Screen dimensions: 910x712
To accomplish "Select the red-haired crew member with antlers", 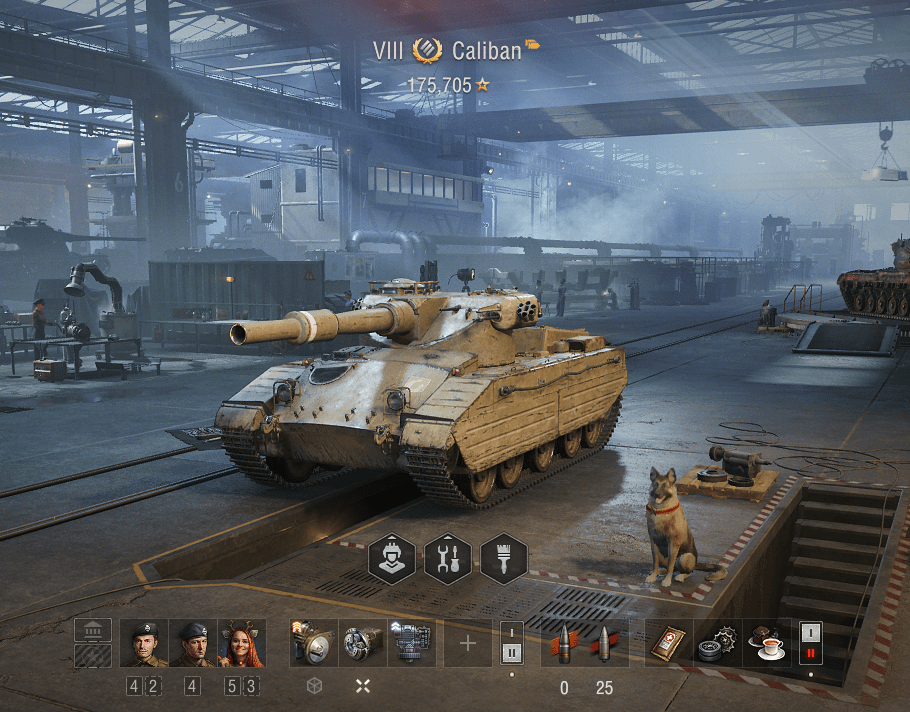I will pos(242,643).
